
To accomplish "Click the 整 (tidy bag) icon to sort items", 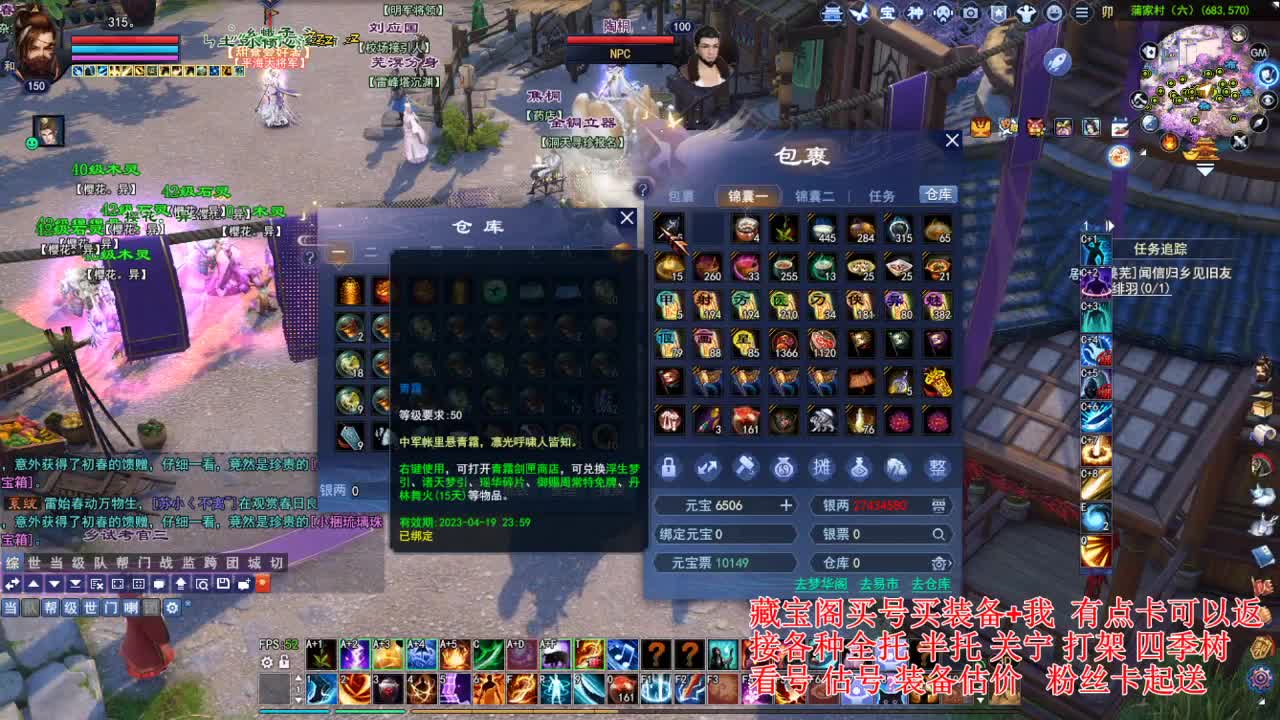I will (x=938, y=468).
